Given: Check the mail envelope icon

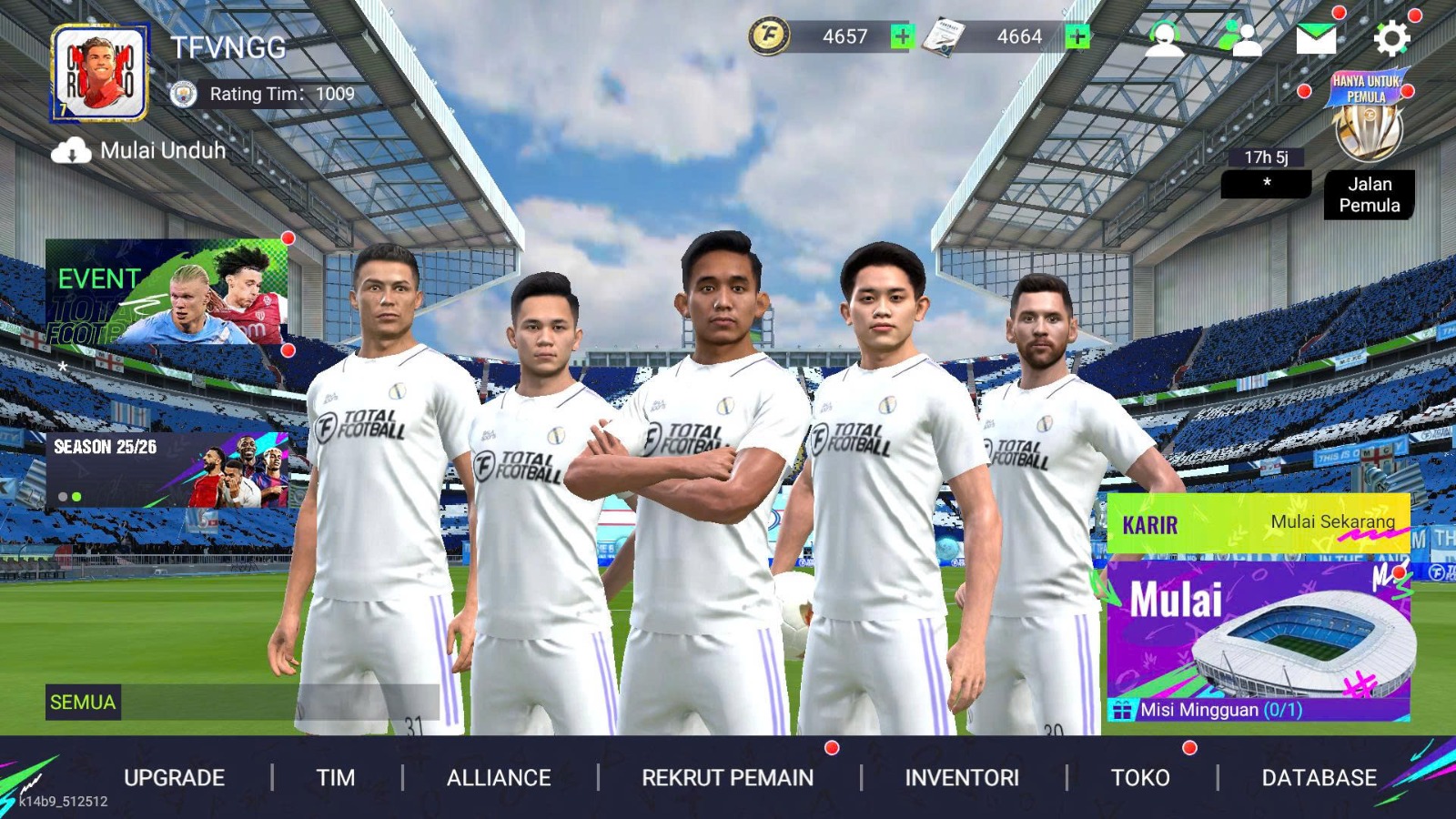Looking at the screenshot, I should coord(1316,39).
